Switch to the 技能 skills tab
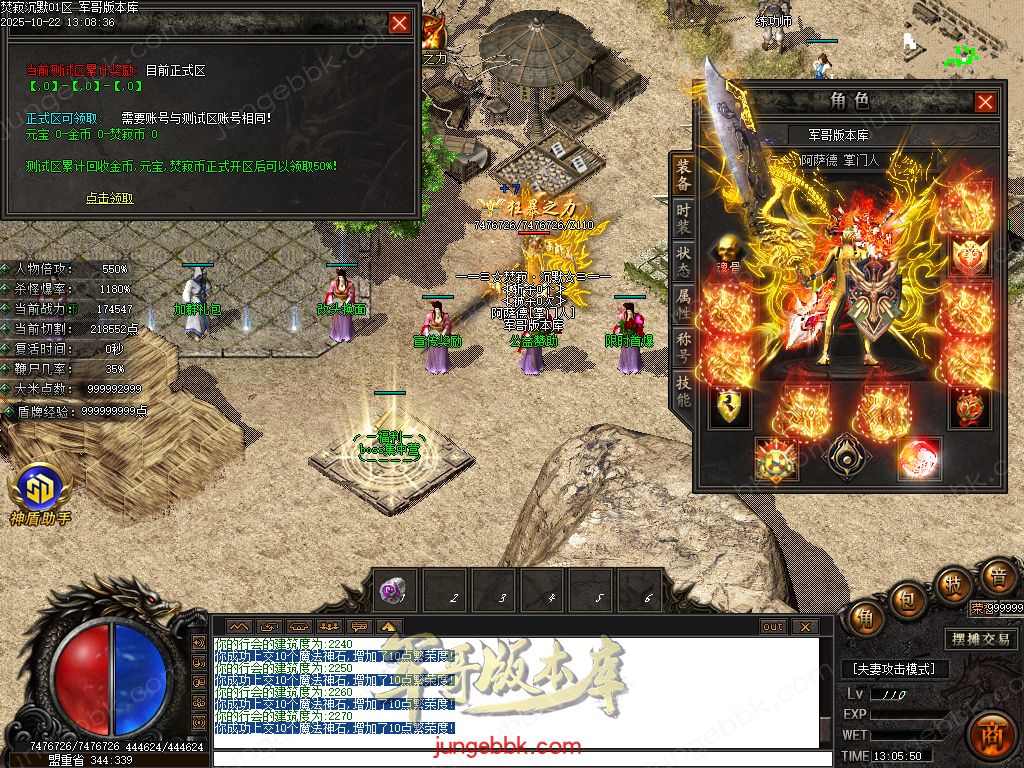Screen dimensions: 1024x768 point(683,390)
